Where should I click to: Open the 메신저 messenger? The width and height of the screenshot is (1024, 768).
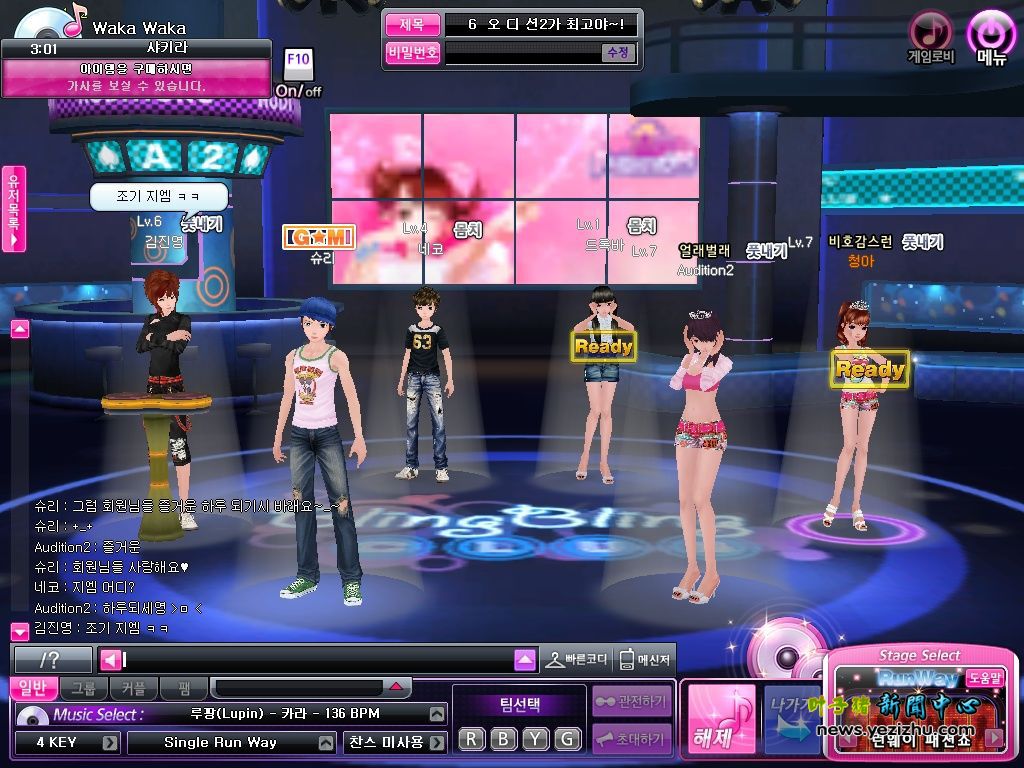click(644, 660)
